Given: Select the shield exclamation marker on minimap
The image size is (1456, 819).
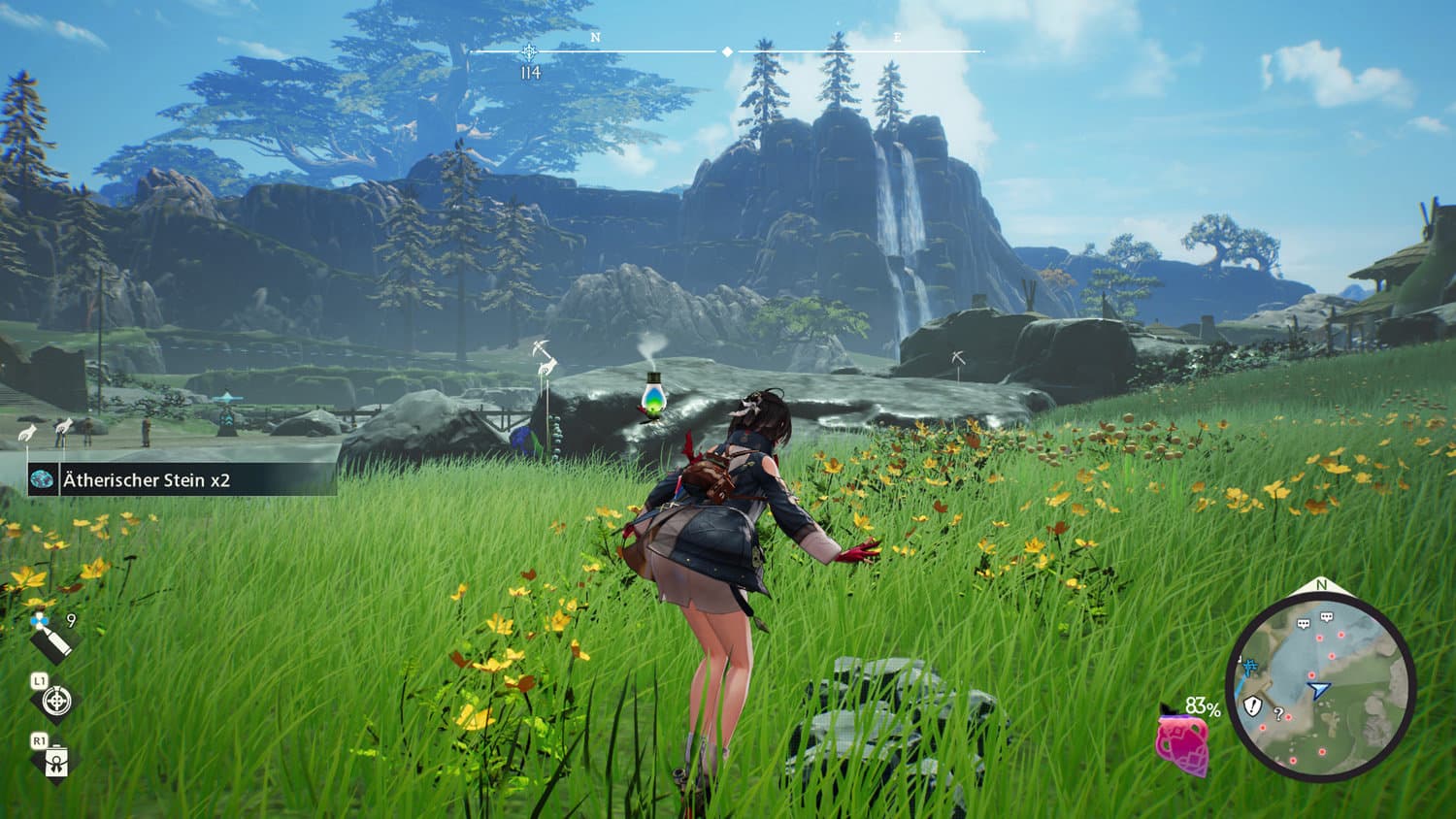Looking at the screenshot, I should click(x=1253, y=704).
